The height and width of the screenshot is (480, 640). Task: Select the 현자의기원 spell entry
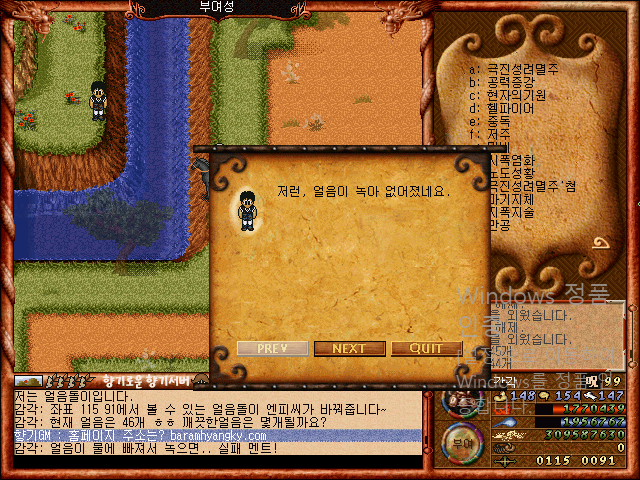click(x=515, y=95)
